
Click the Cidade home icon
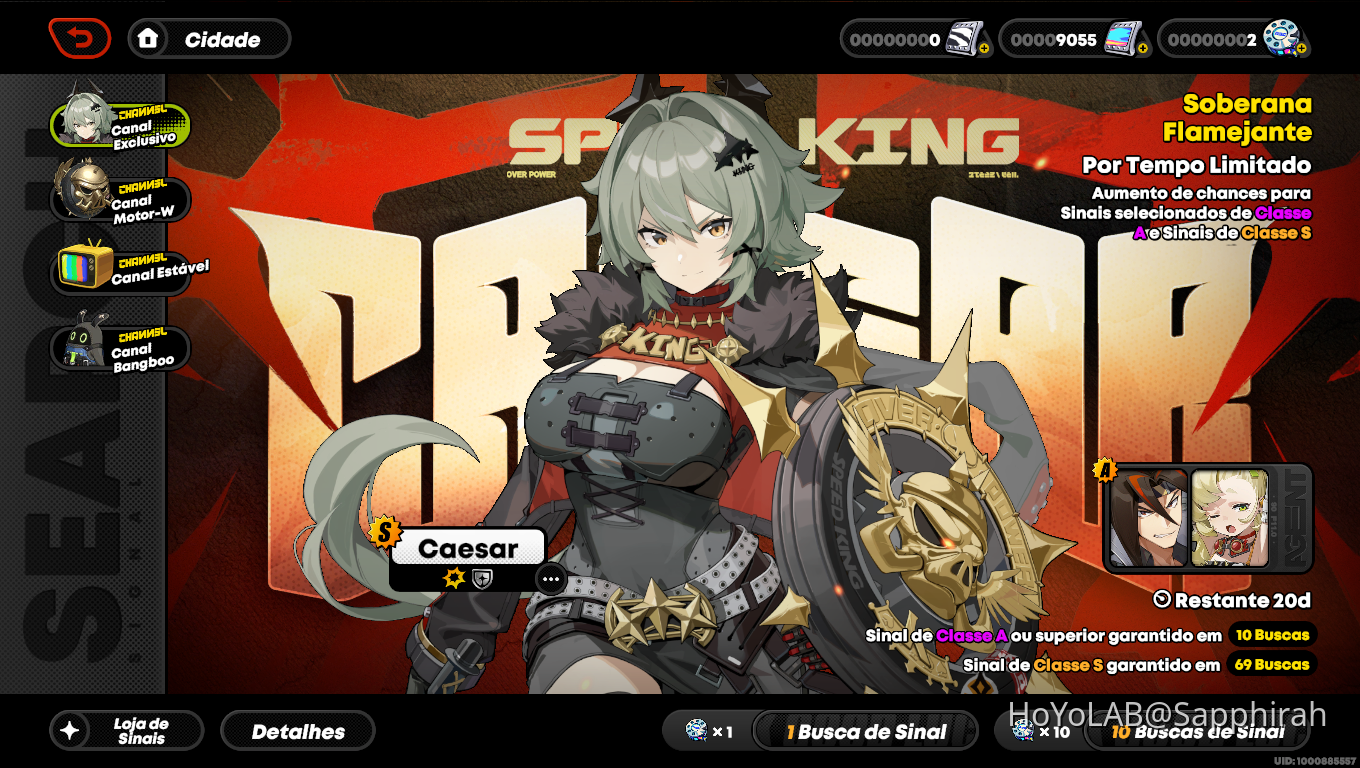[x=146, y=39]
